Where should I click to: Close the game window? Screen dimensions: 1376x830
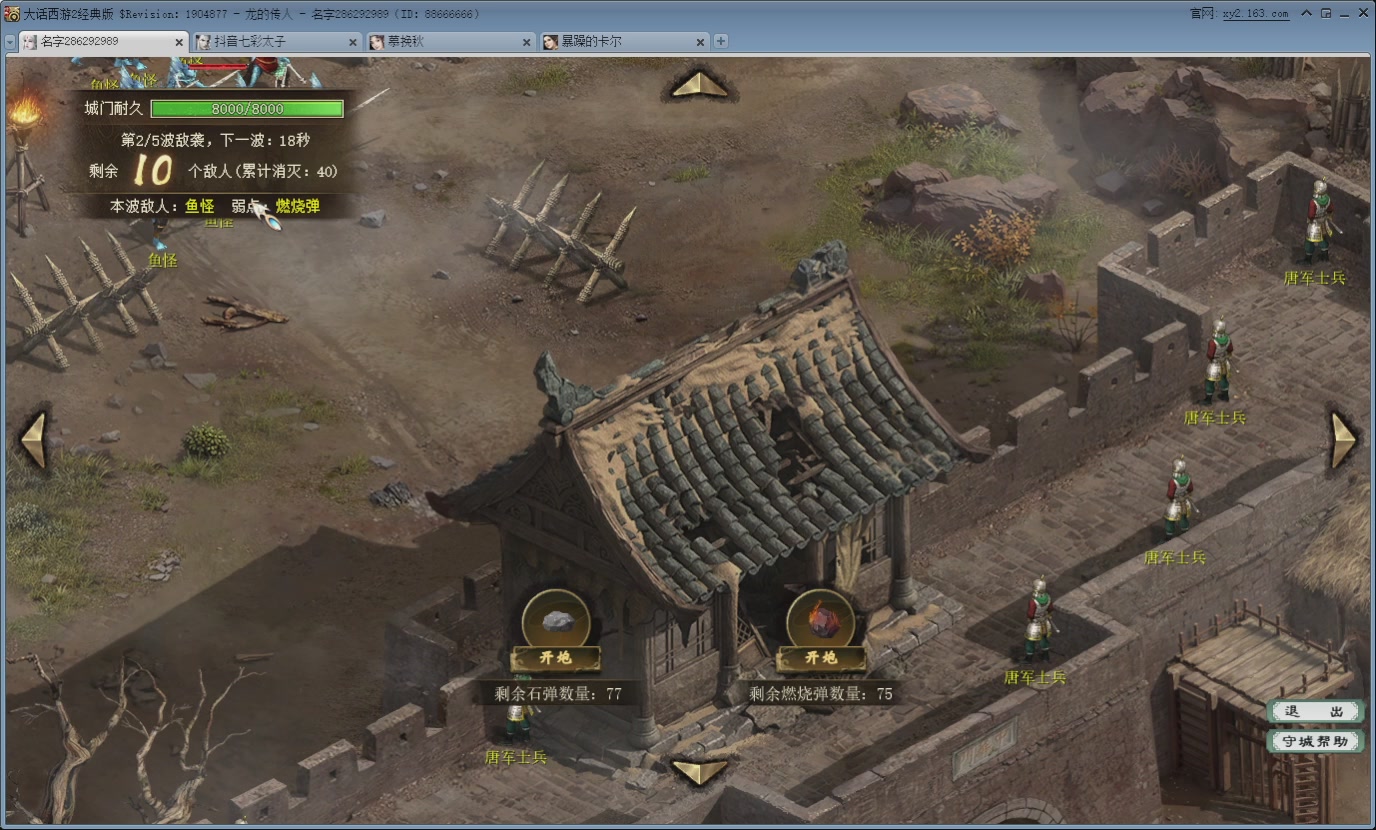click(1361, 14)
